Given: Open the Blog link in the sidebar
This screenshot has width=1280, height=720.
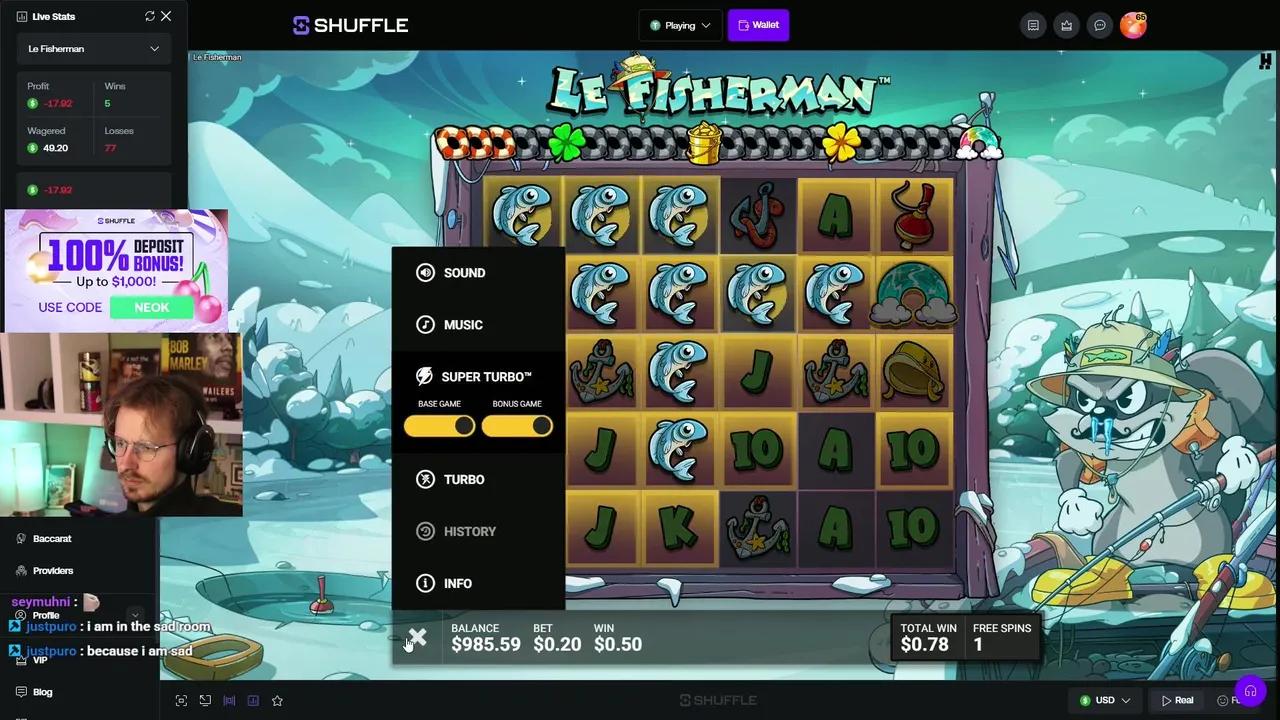Looking at the screenshot, I should [42, 691].
